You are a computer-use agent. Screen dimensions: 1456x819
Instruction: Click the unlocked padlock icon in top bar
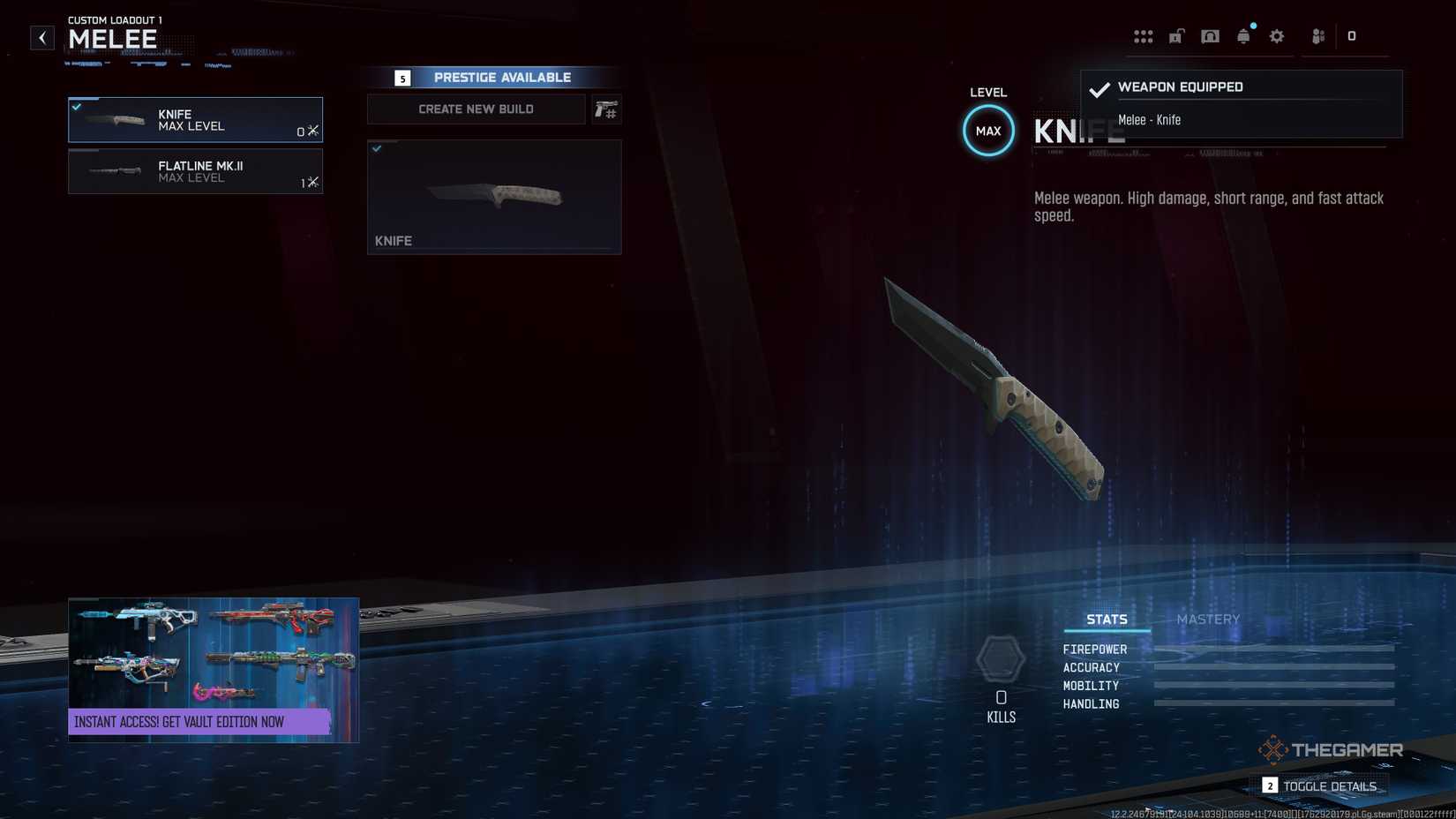point(1176,36)
